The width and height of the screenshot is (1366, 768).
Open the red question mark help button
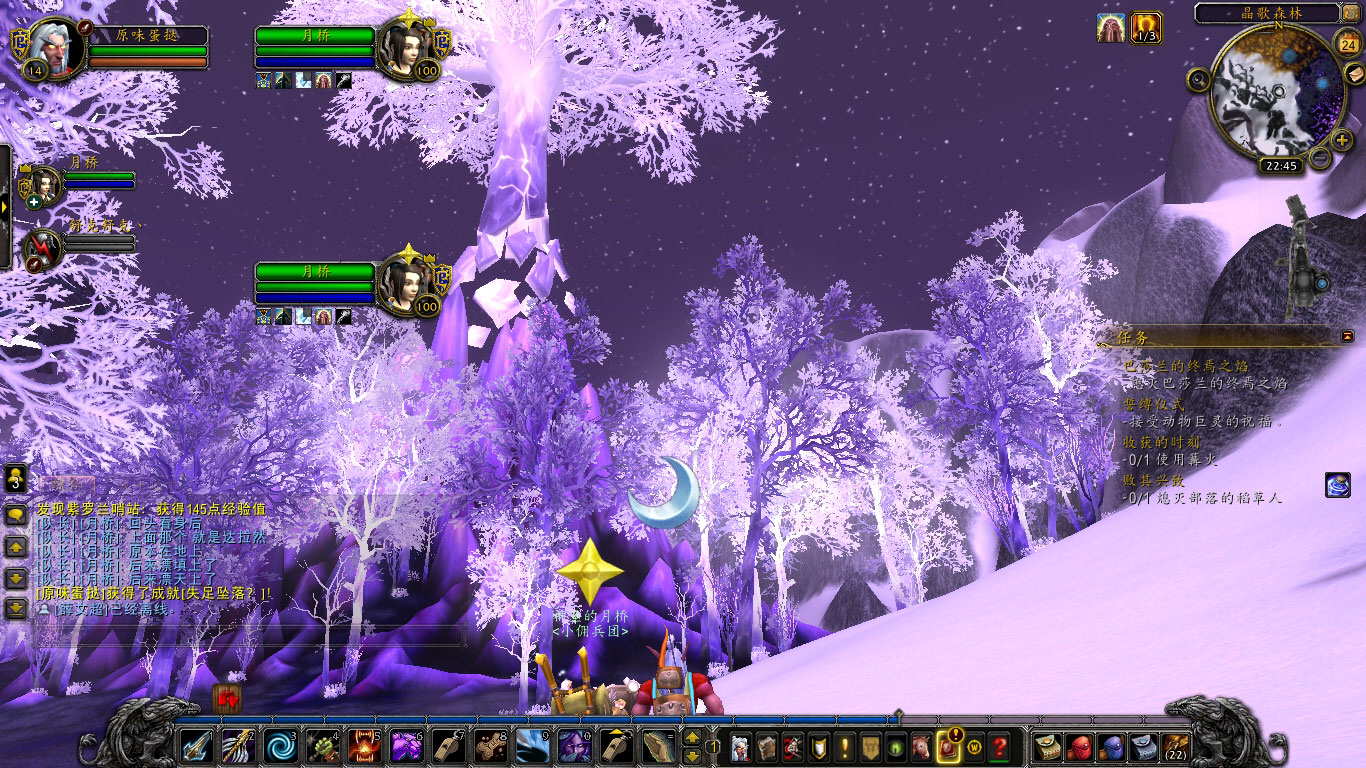998,746
